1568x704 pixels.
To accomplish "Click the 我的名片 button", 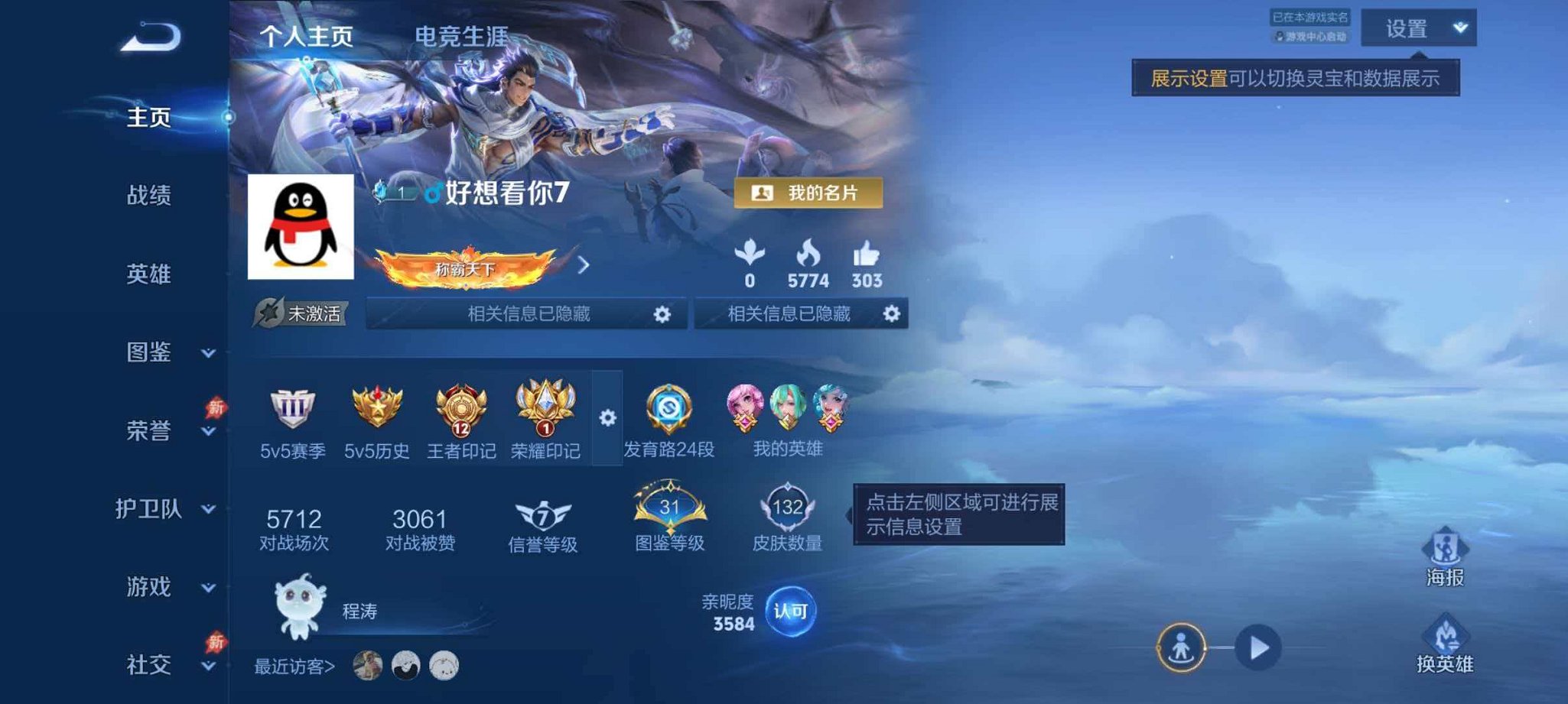I will click(x=807, y=193).
